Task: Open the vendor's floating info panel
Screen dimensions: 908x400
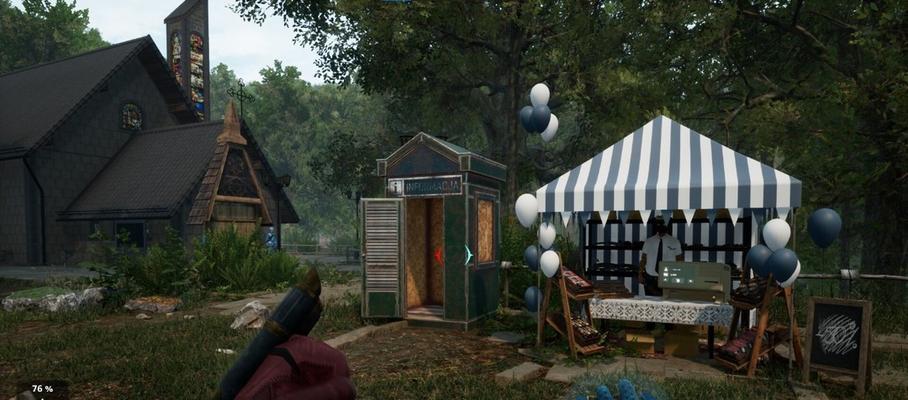Action: 692,280
